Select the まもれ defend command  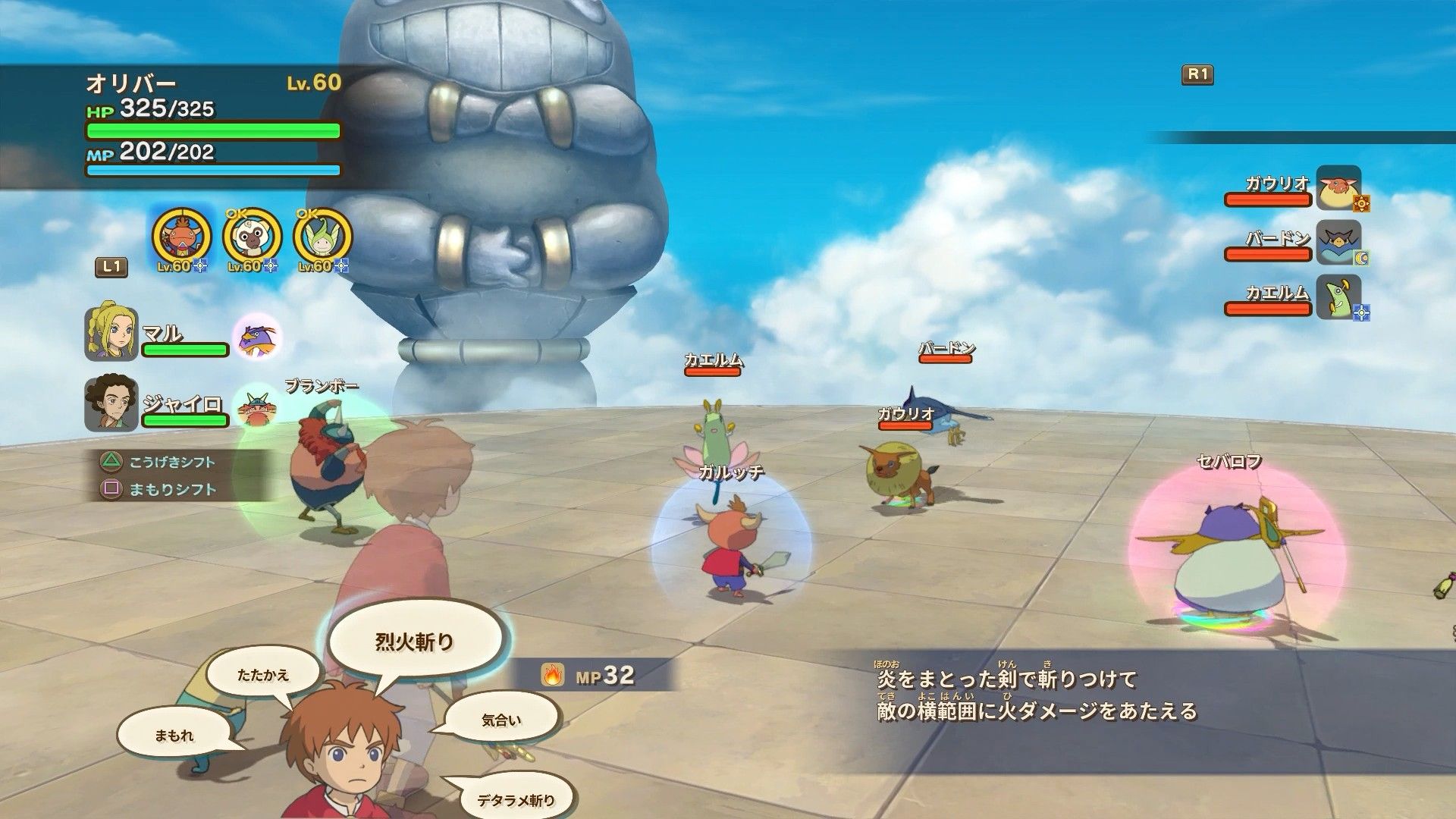174,735
